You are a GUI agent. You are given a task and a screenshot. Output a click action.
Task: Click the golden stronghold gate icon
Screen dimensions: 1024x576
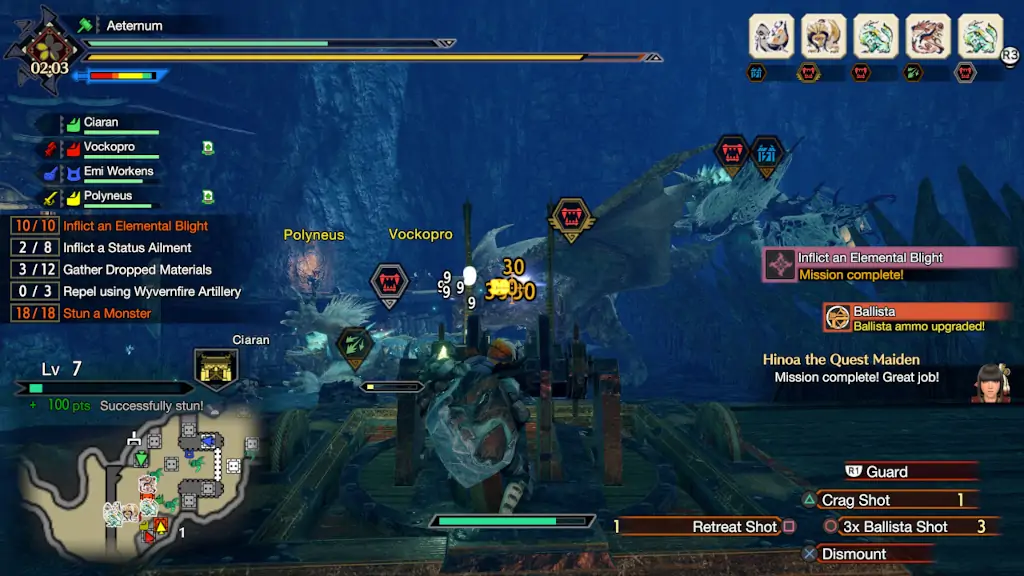(215, 369)
